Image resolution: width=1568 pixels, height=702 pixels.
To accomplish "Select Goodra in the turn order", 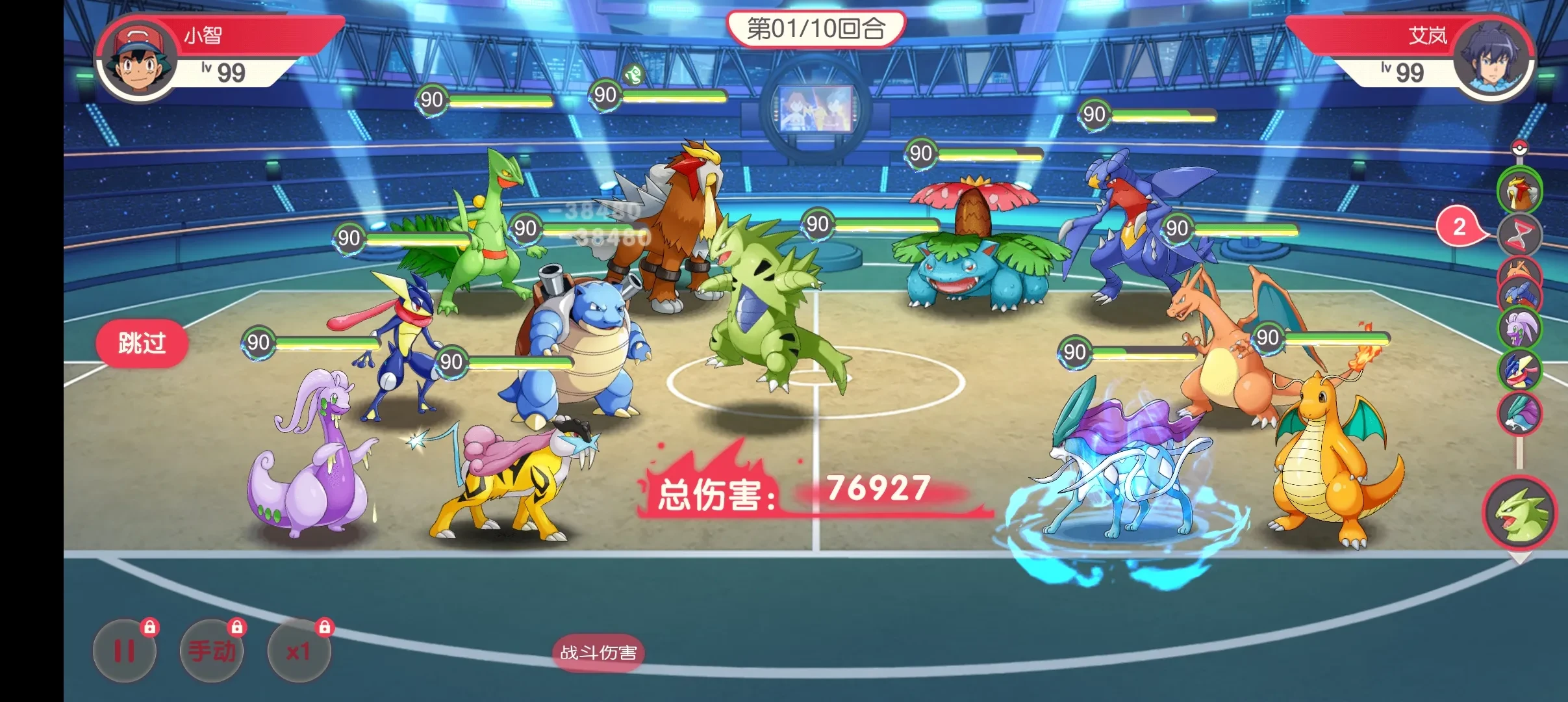I will (x=1520, y=330).
